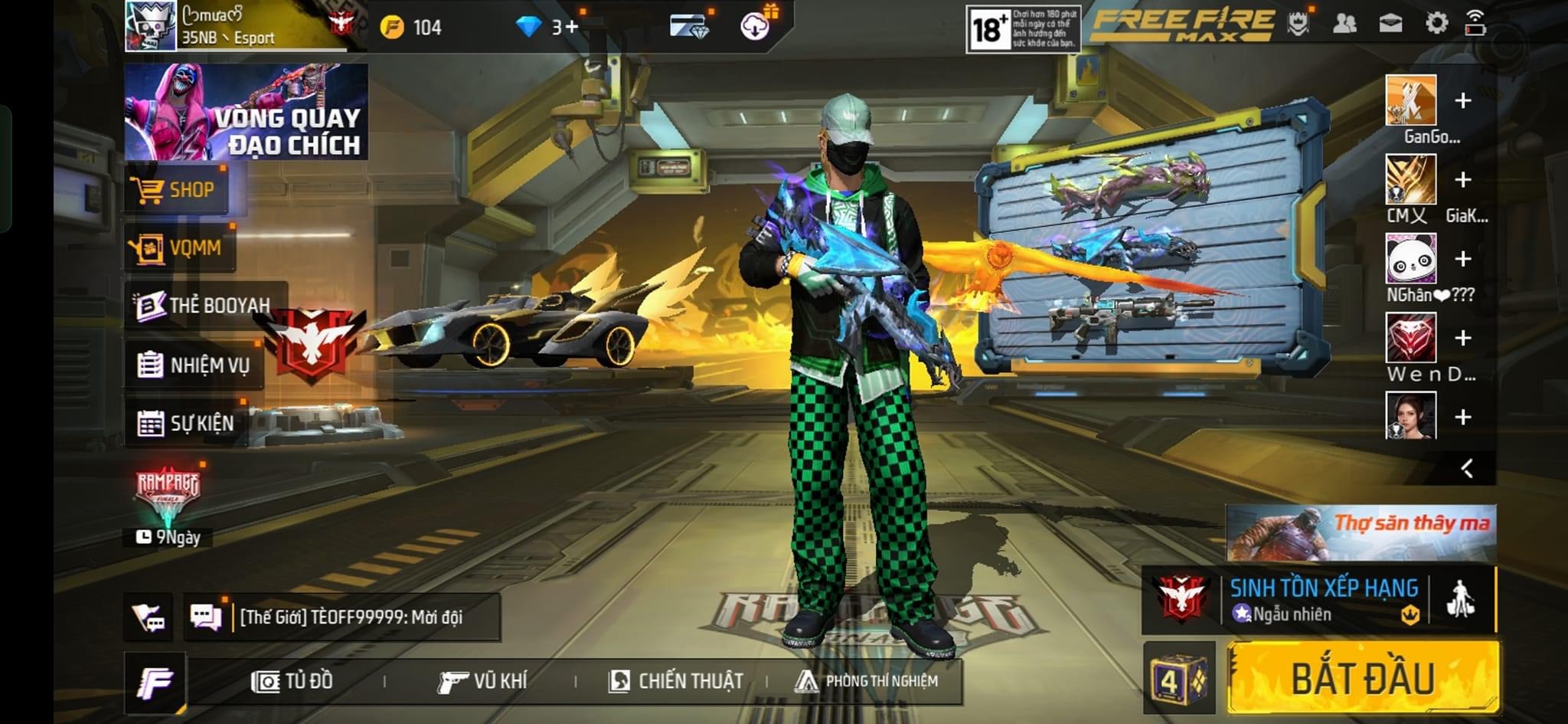Image resolution: width=1568 pixels, height=724 pixels.
Task: Invite GanGo... to the squad
Action: (x=1462, y=100)
